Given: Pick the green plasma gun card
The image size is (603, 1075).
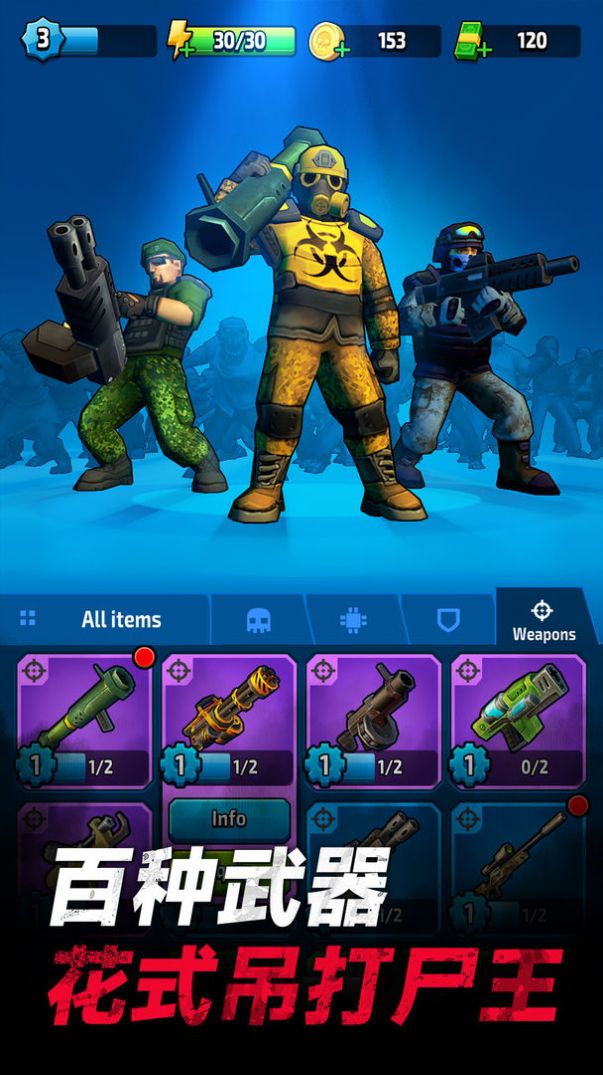Looking at the screenshot, I should click(518, 720).
